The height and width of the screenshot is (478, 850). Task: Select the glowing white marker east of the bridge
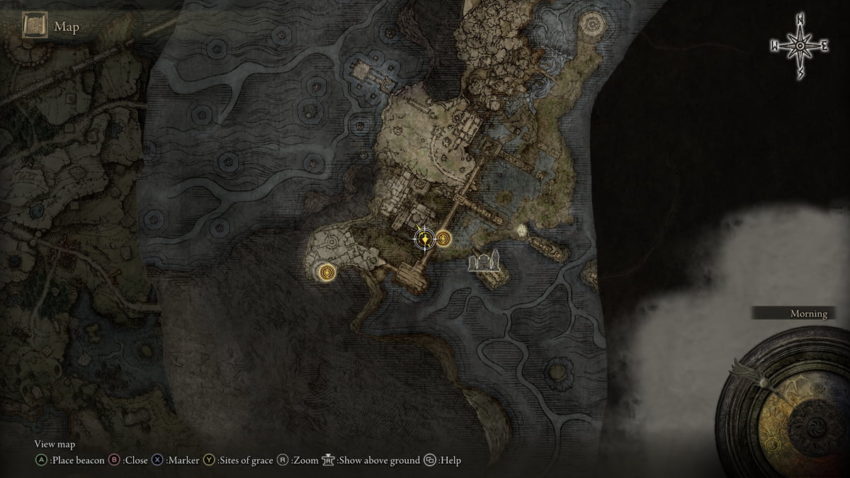click(x=521, y=230)
